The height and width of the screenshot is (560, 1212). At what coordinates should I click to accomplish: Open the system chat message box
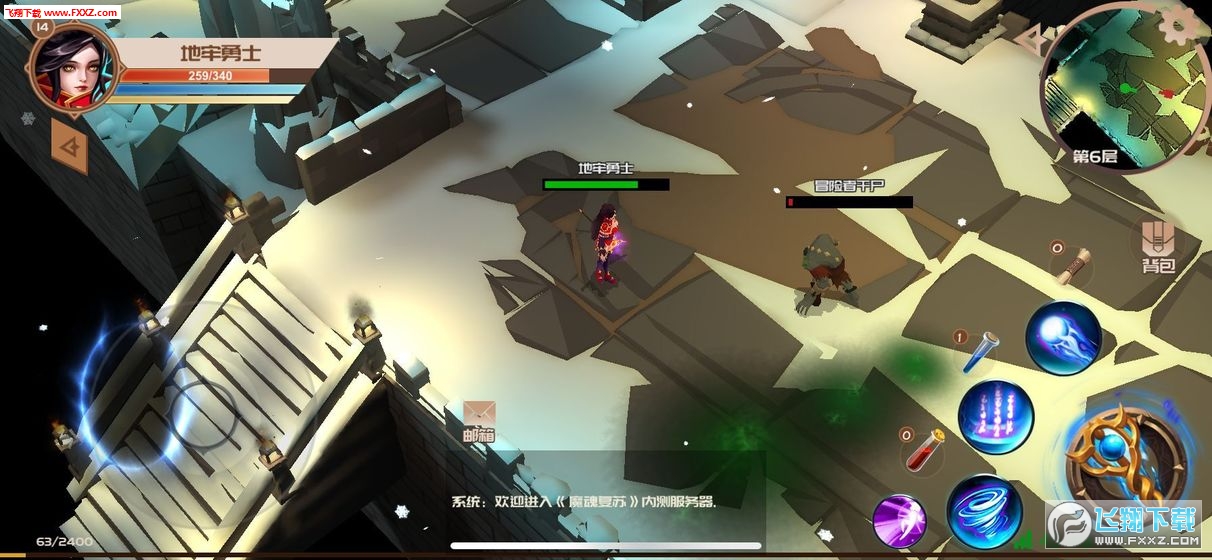point(583,502)
